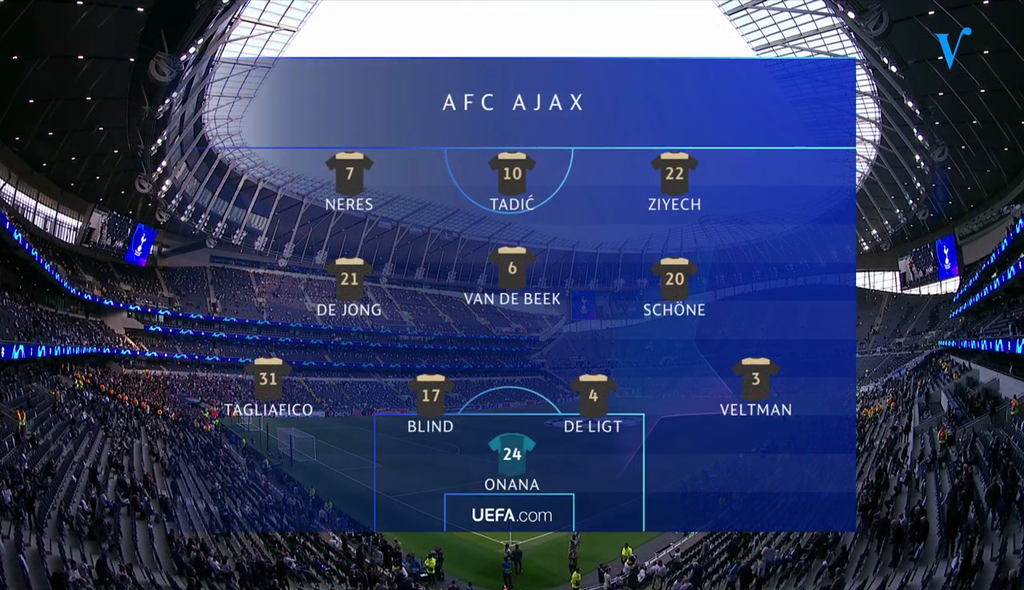Image resolution: width=1024 pixels, height=590 pixels.
Task: Pick Van de Beek's number 6 shirt
Action: (512, 268)
